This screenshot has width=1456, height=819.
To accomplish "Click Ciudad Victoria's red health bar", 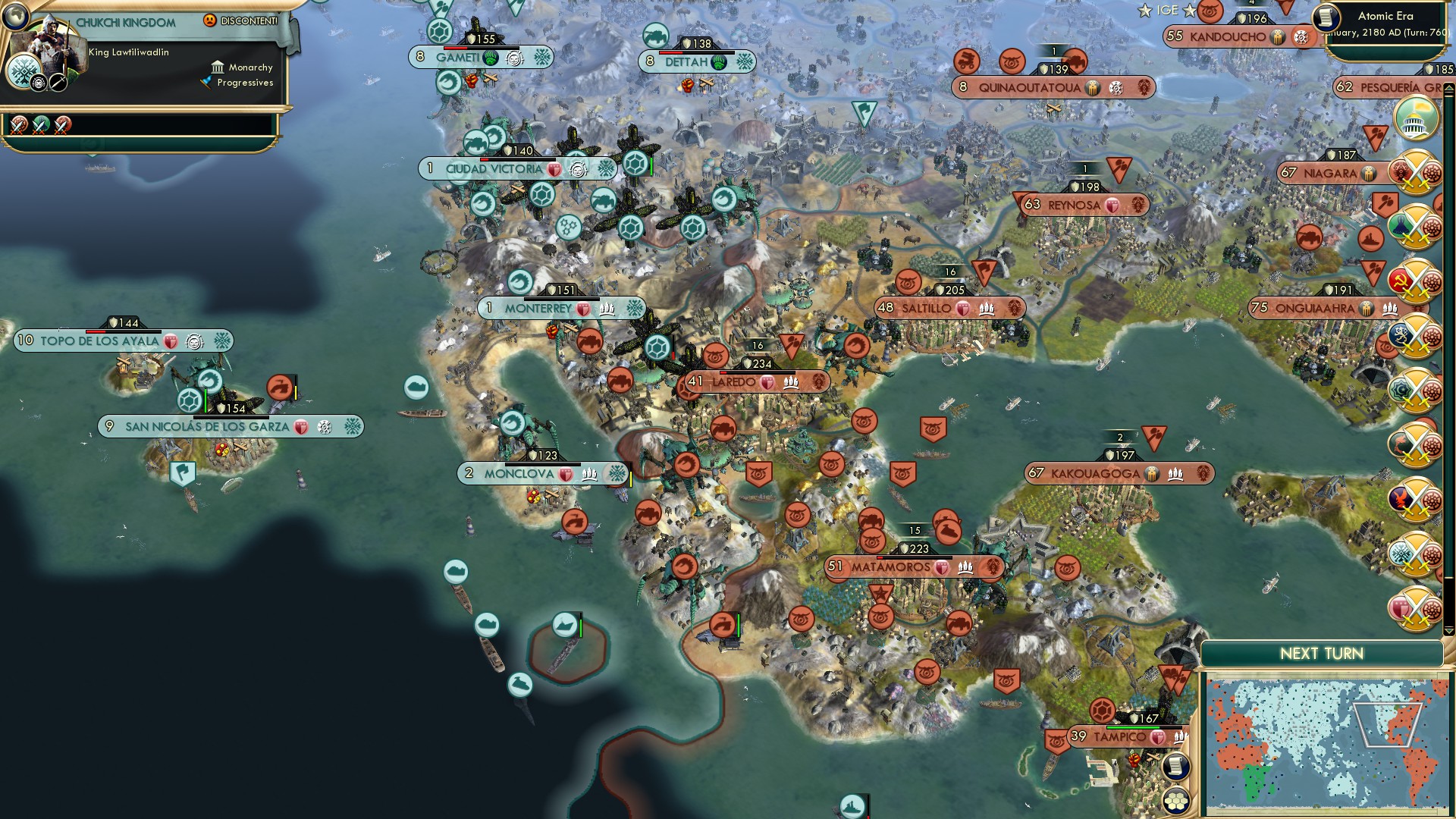I will [485, 159].
